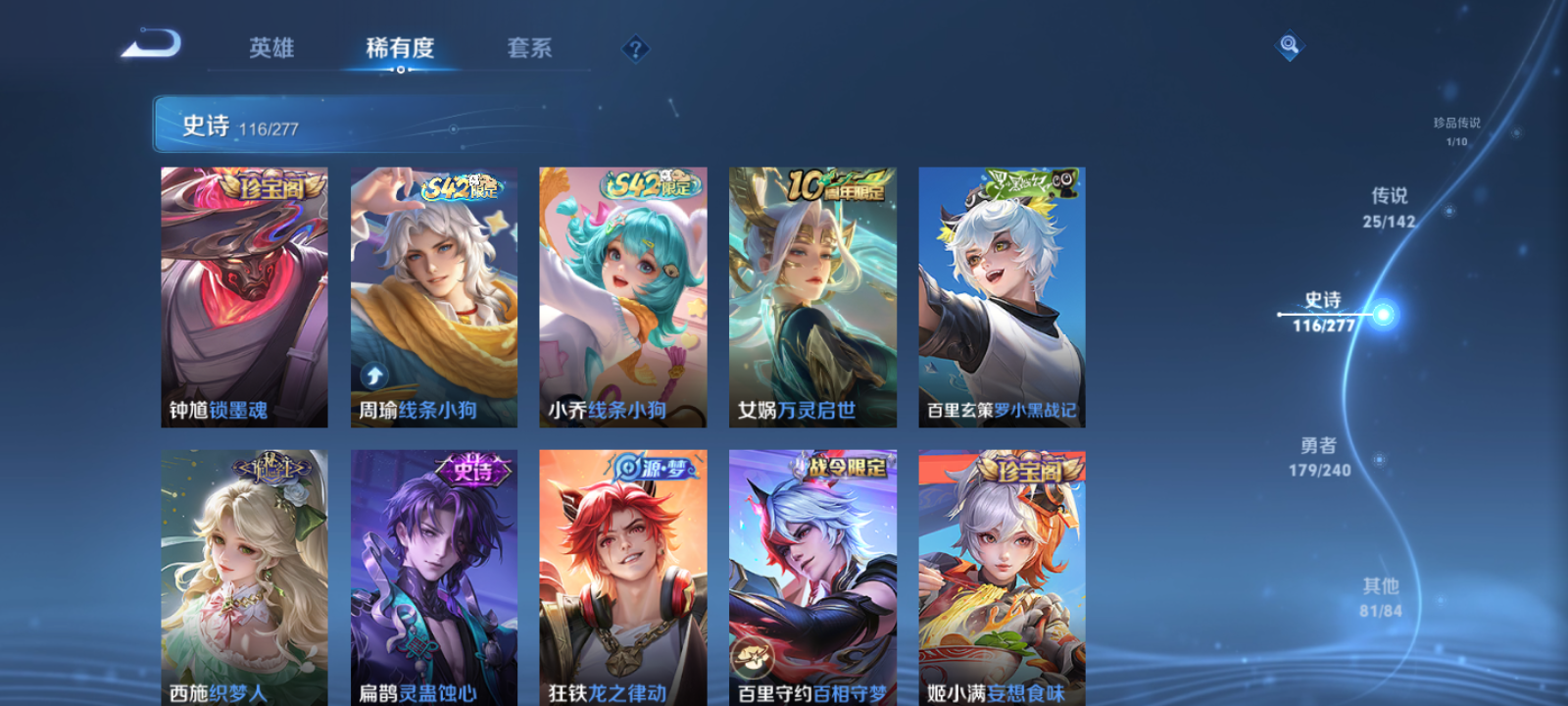This screenshot has height=706, width=1568.
Task: Switch to the 英雄 tab
Action: click(271, 48)
